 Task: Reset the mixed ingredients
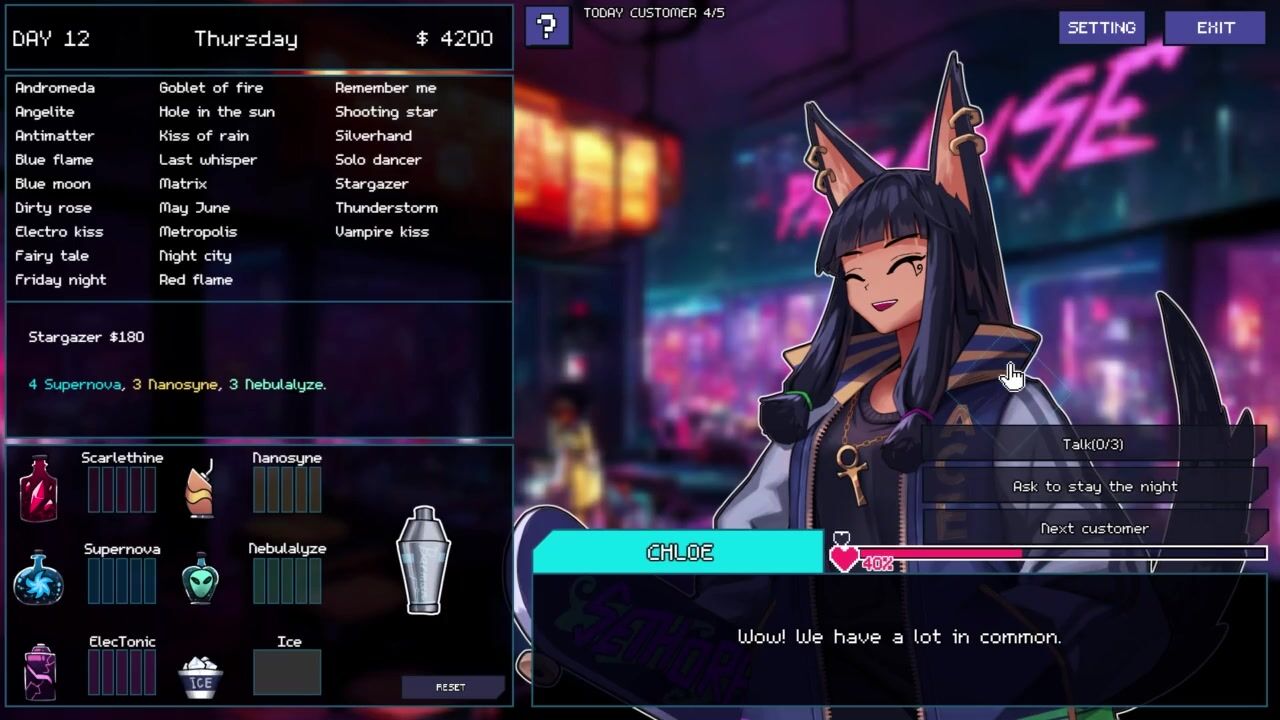point(450,687)
